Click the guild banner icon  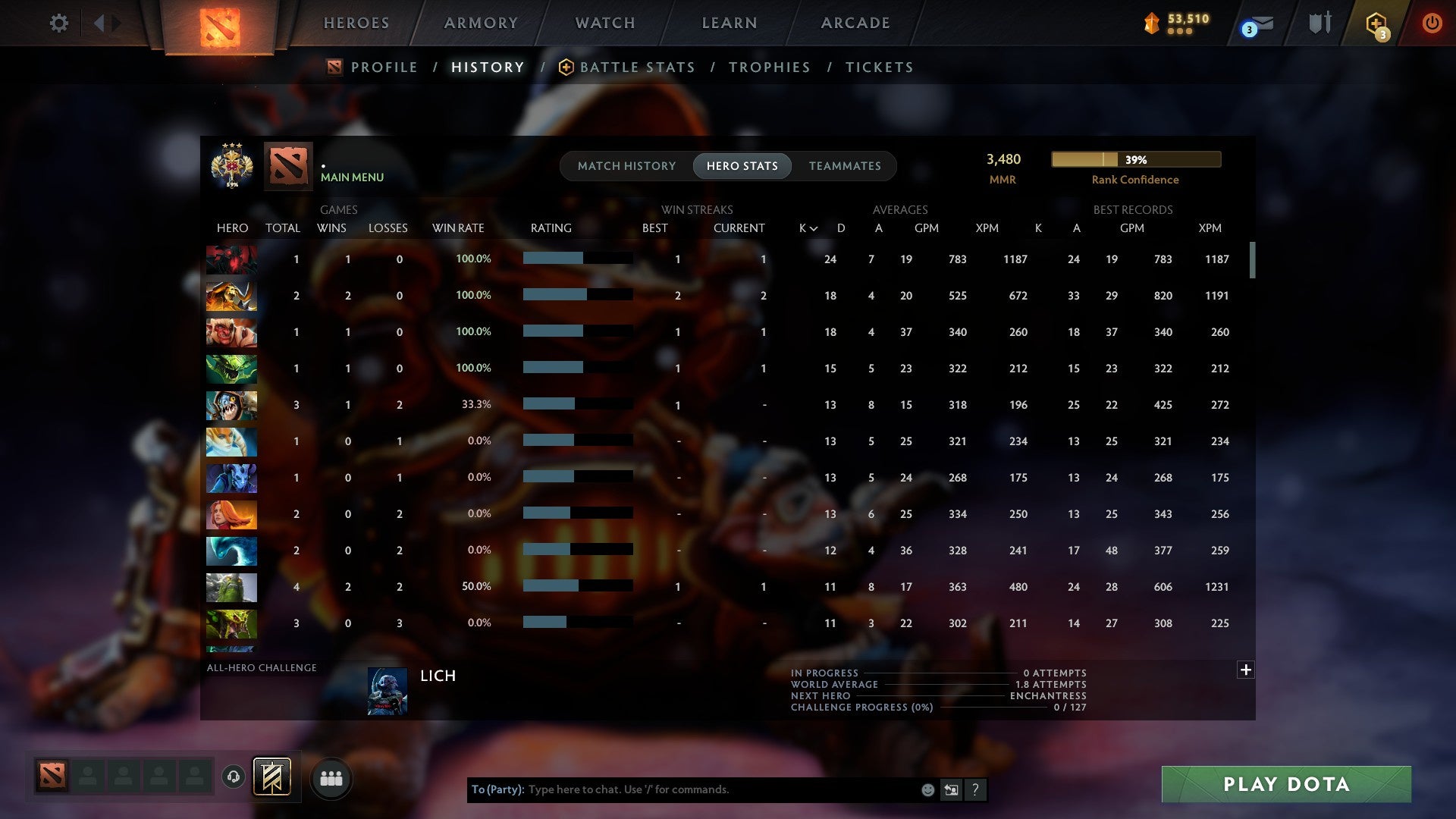click(x=270, y=777)
